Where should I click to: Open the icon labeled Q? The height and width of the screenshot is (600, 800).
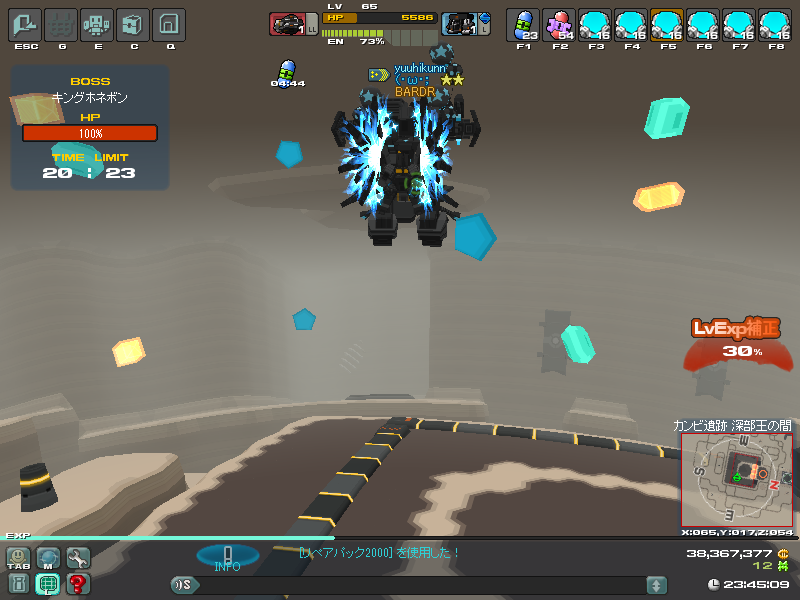click(169, 23)
